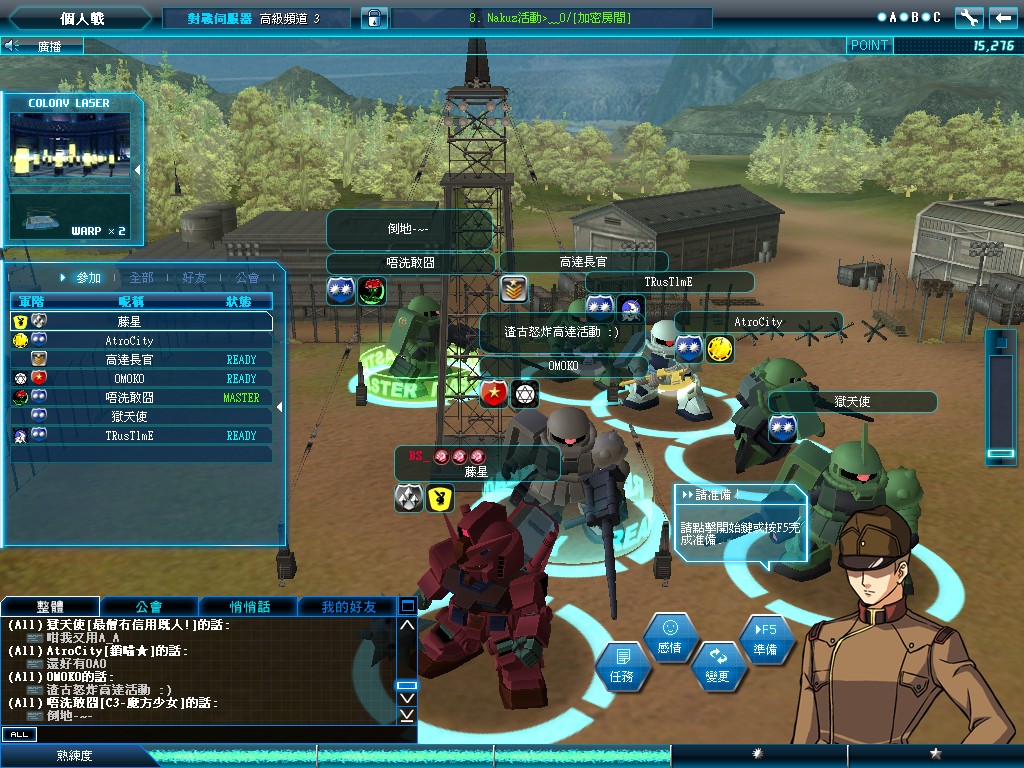Screen dimensions: 1024x768
Task: Click the back arrow button
Action: click(1002, 18)
